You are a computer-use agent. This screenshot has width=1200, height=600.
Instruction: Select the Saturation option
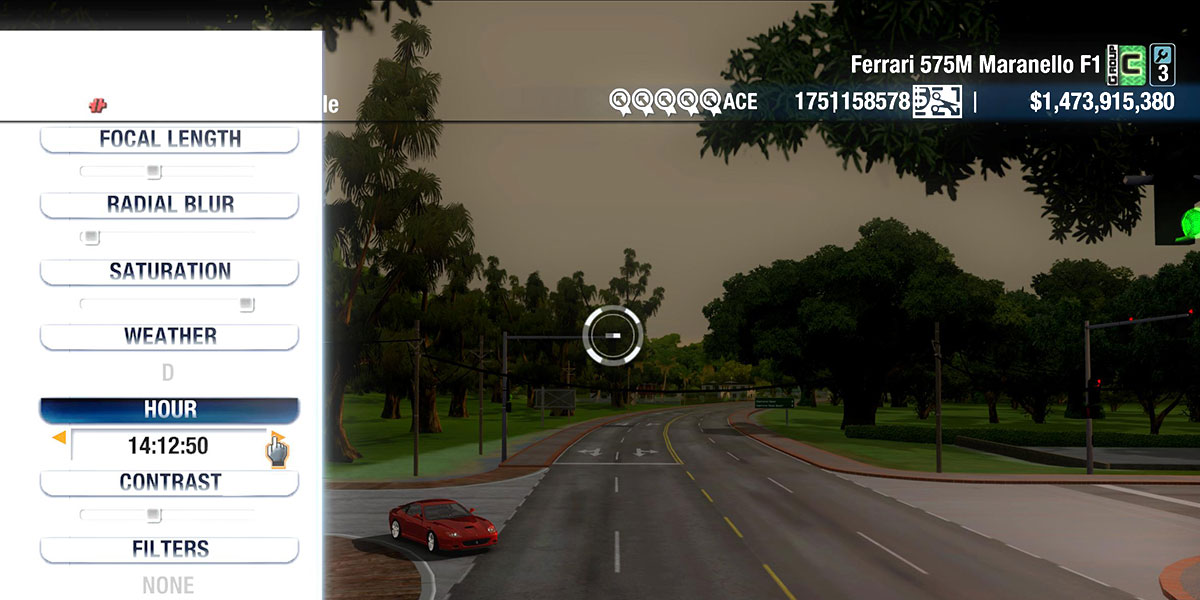click(169, 271)
